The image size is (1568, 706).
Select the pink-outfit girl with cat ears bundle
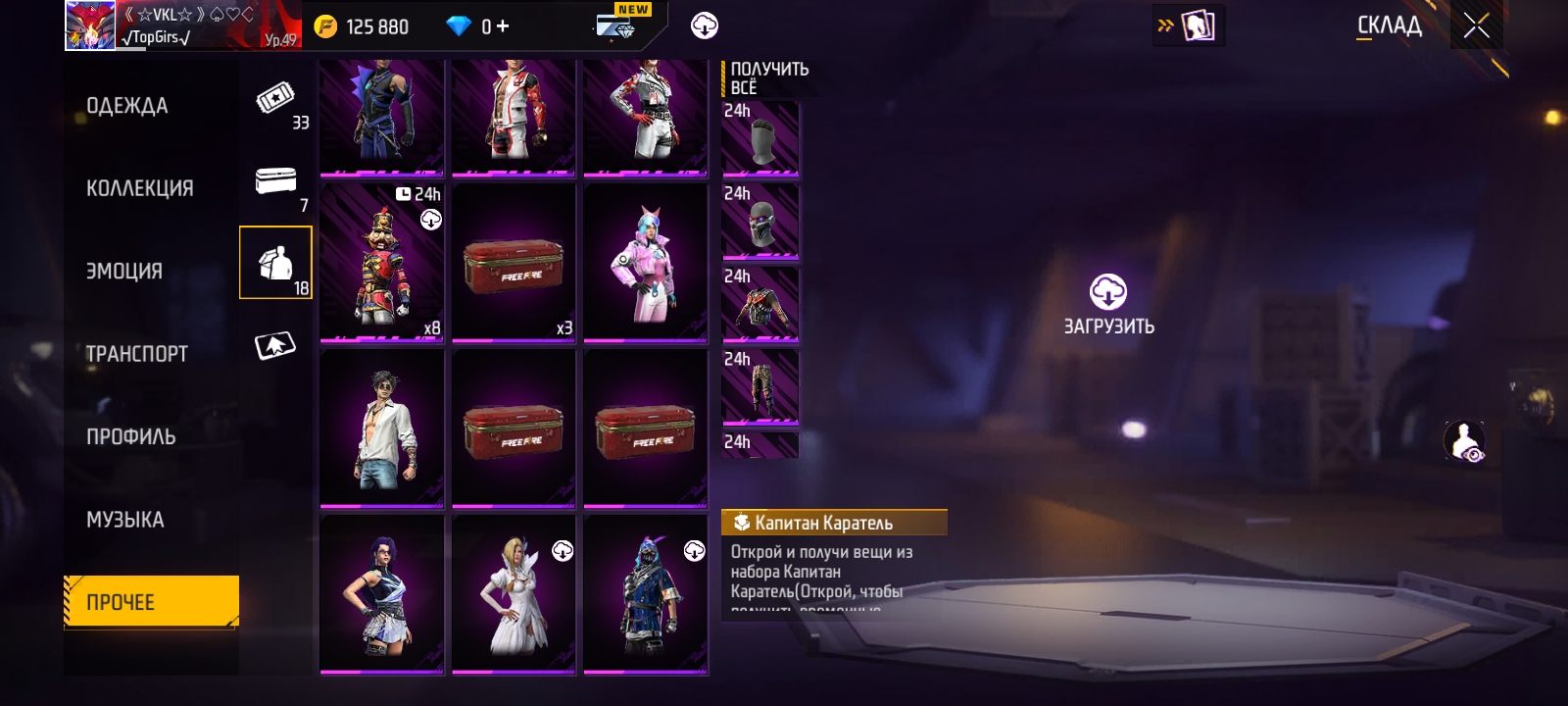tap(645, 262)
